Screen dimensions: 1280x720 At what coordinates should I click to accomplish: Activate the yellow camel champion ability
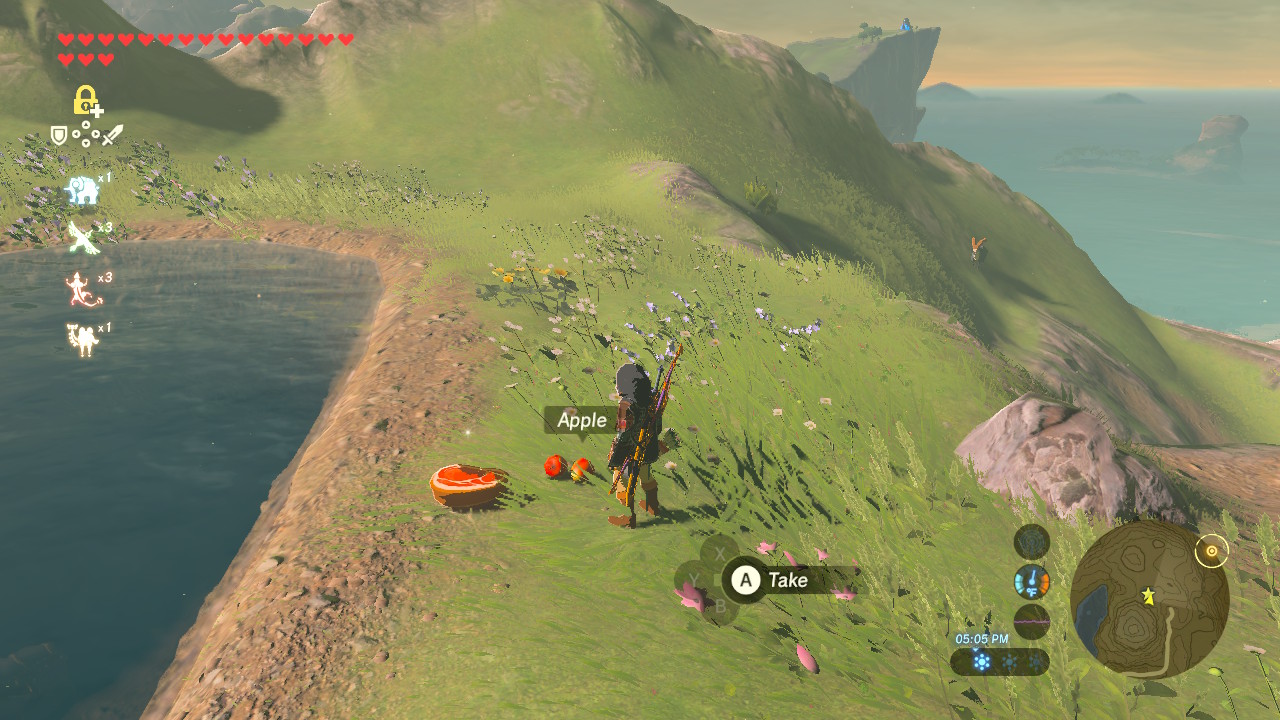coord(82,340)
